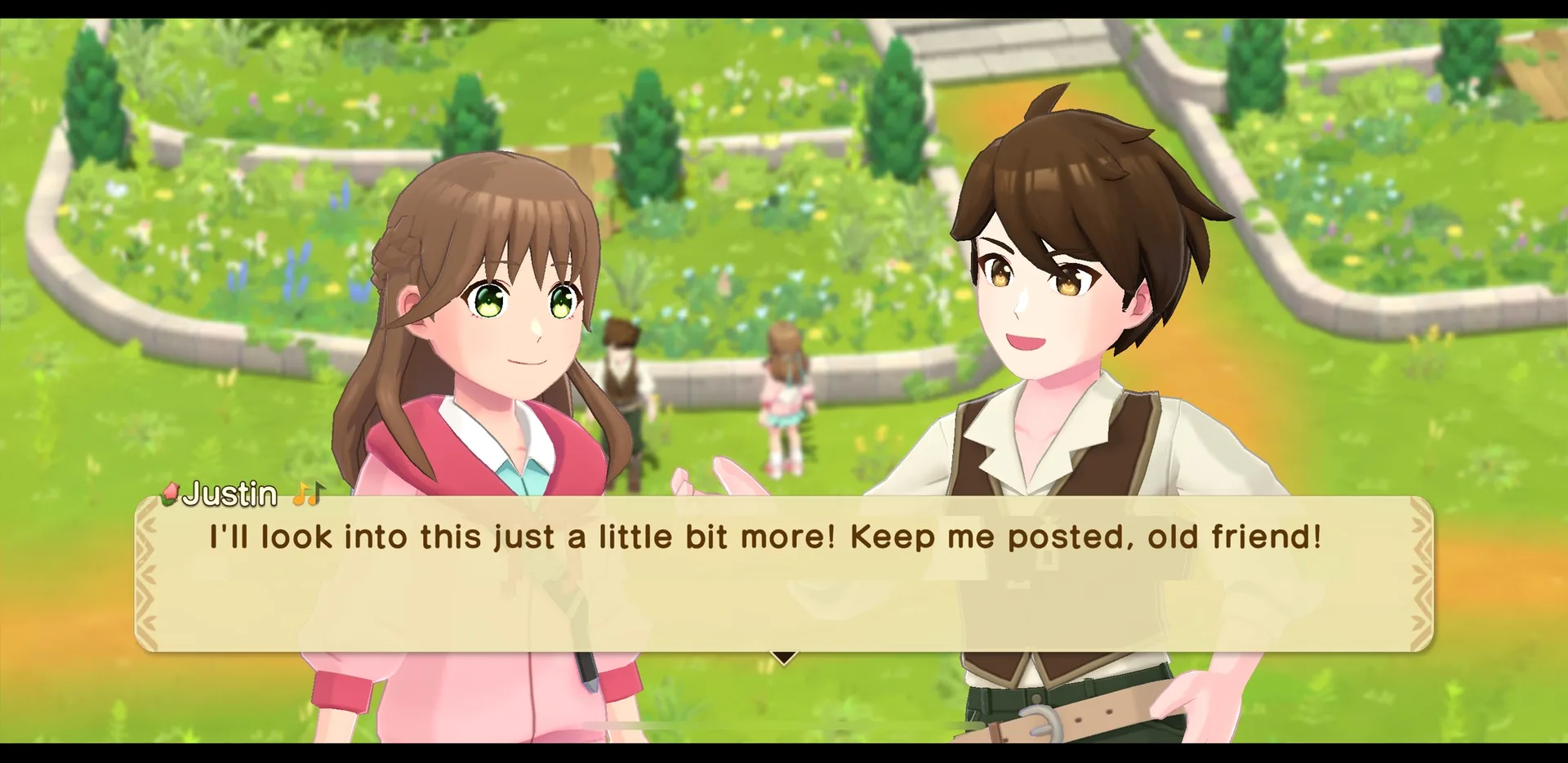
Task: Click the music notes icon after Justin's name
Action: [x=309, y=493]
